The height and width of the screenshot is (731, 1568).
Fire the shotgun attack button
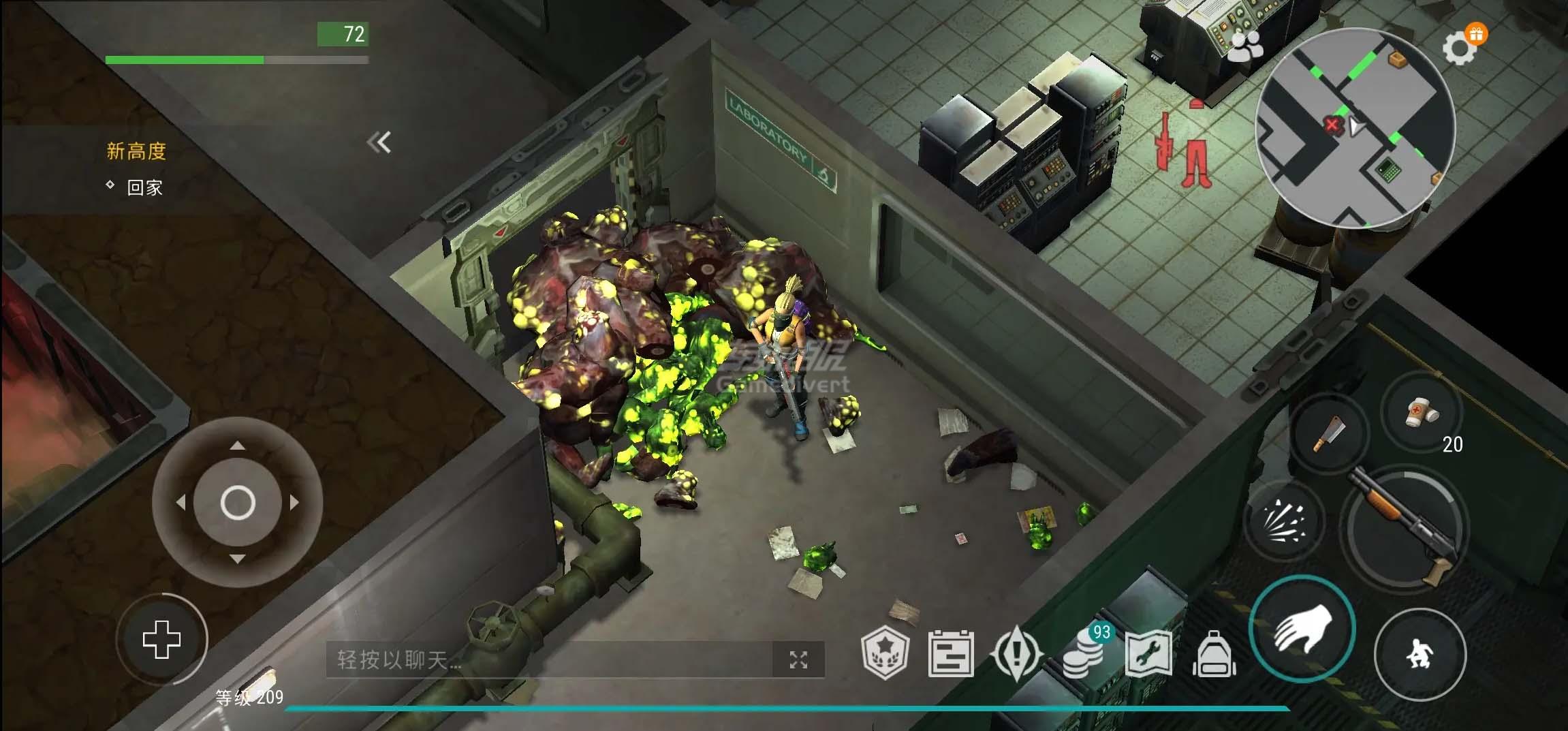(1405, 527)
